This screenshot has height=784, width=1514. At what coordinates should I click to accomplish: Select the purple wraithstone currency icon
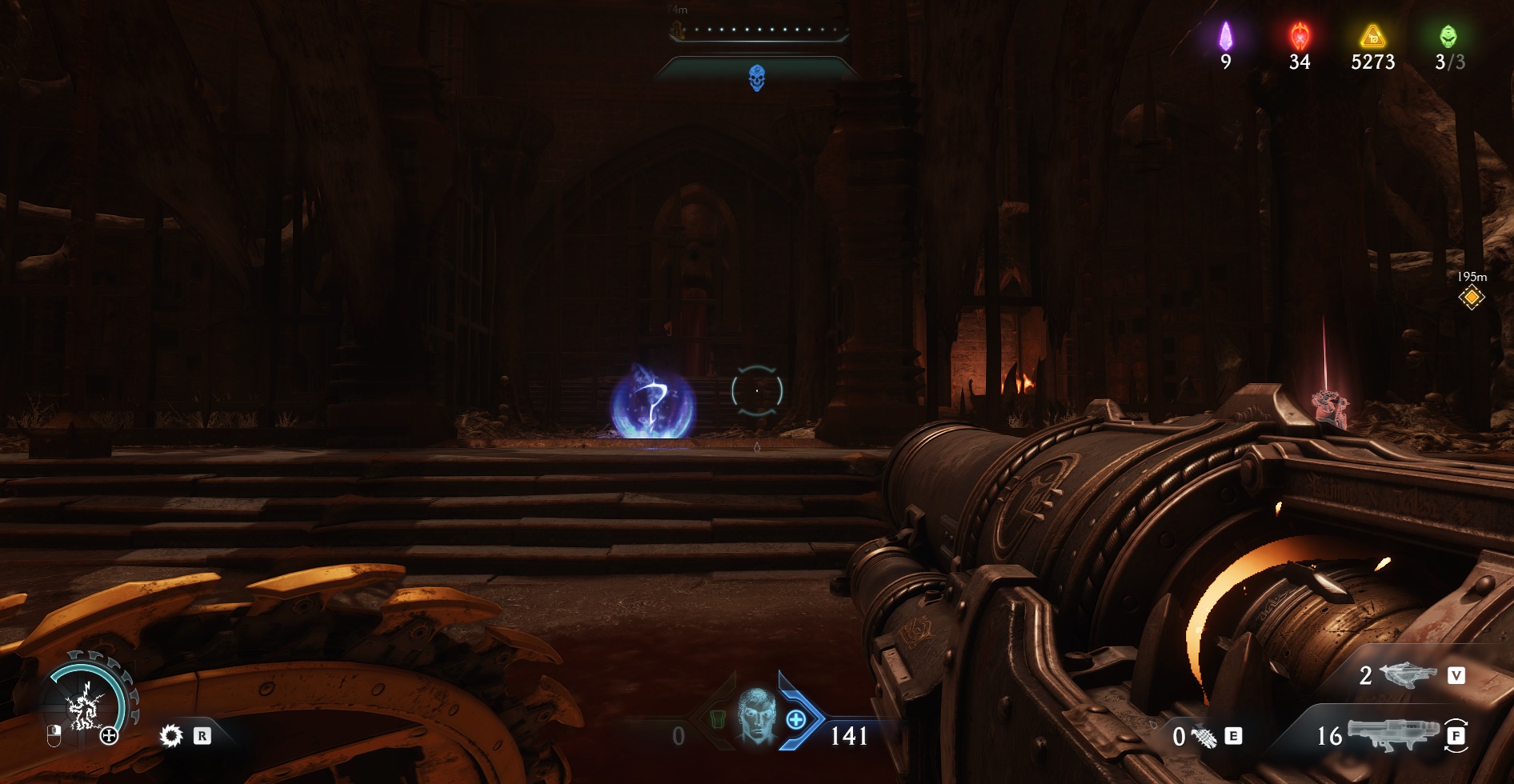[1225, 36]
